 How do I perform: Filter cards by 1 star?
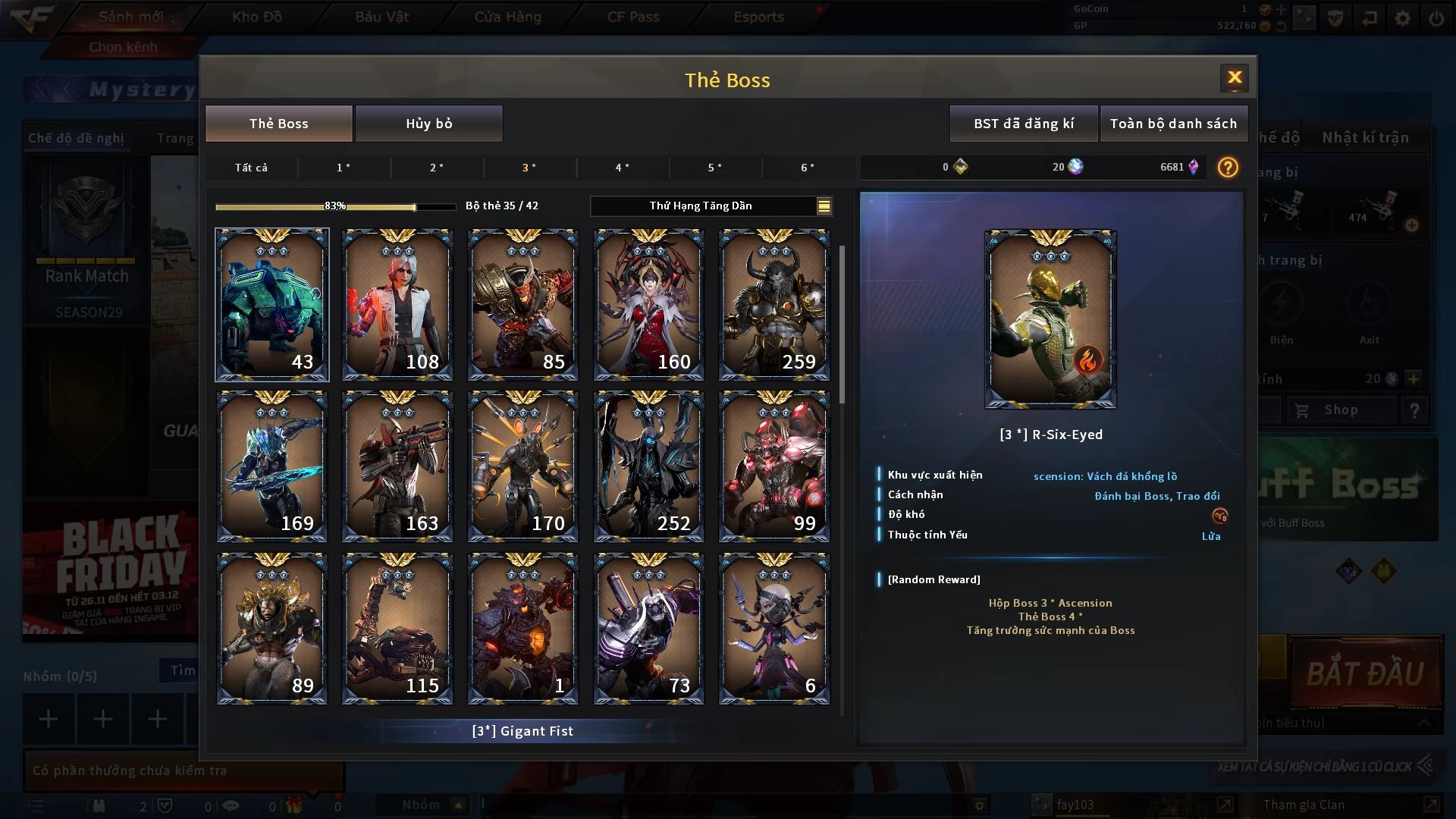(x=344, y=168)
